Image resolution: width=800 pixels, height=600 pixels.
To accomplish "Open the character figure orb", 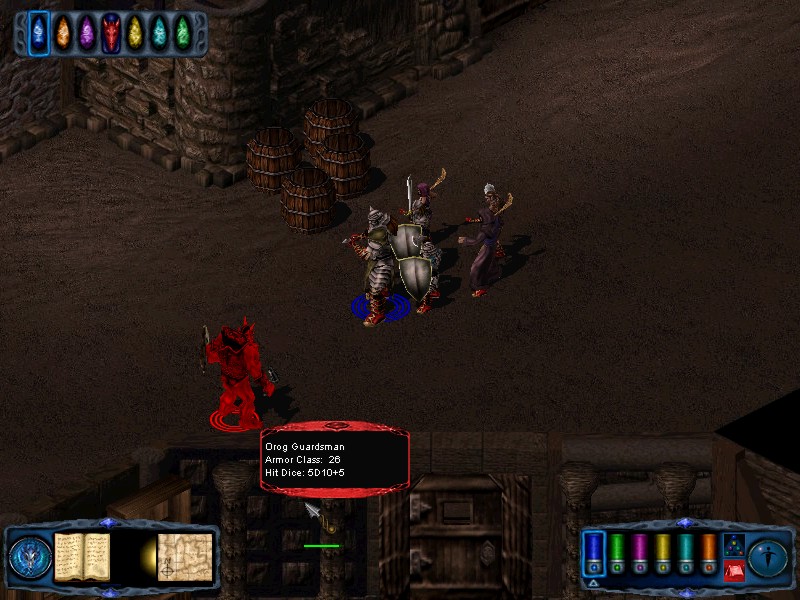I will click(769, 557).
